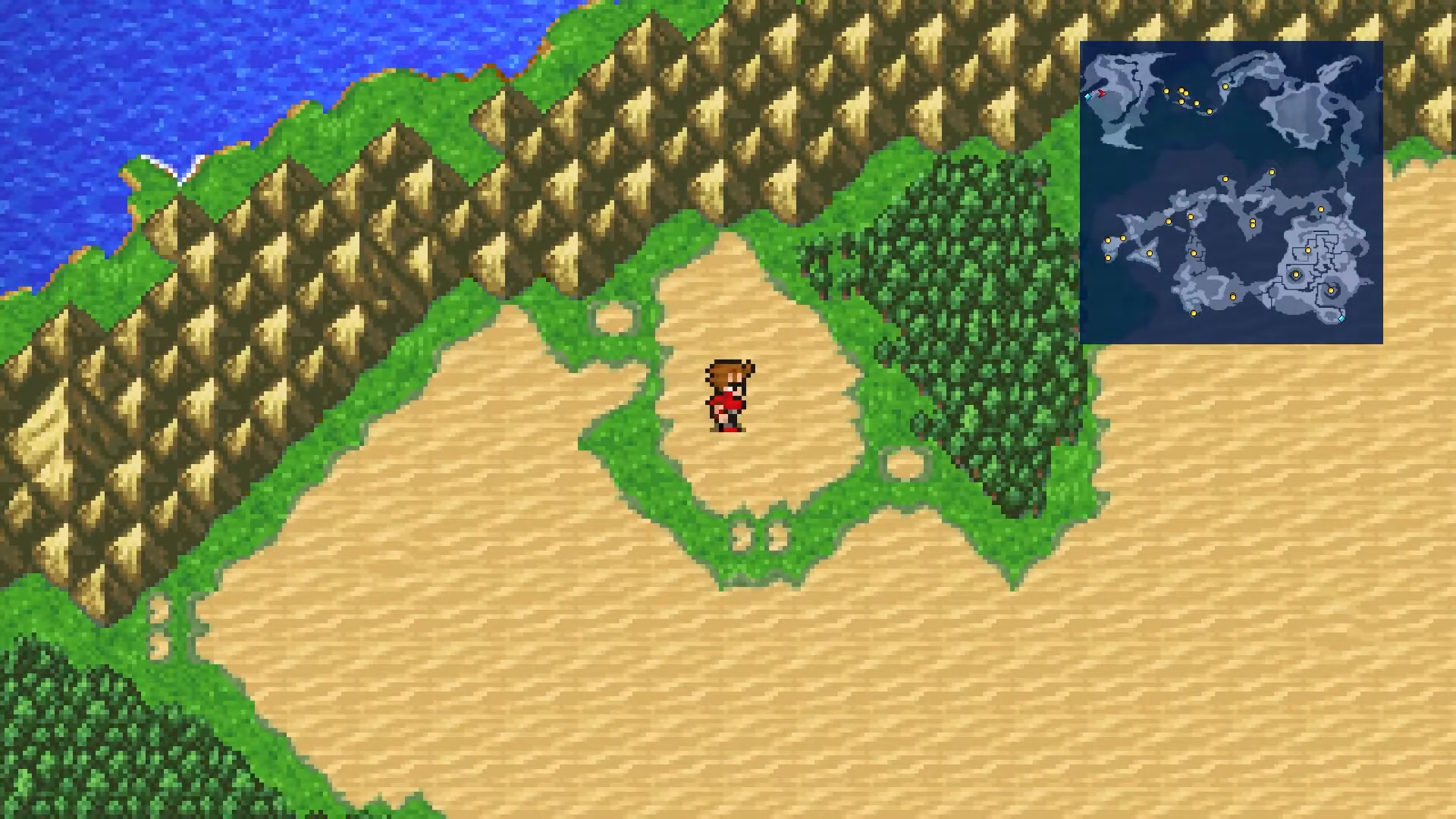Click the red player arrow on minimap
1456x819 pixels.
point(1101,93)
